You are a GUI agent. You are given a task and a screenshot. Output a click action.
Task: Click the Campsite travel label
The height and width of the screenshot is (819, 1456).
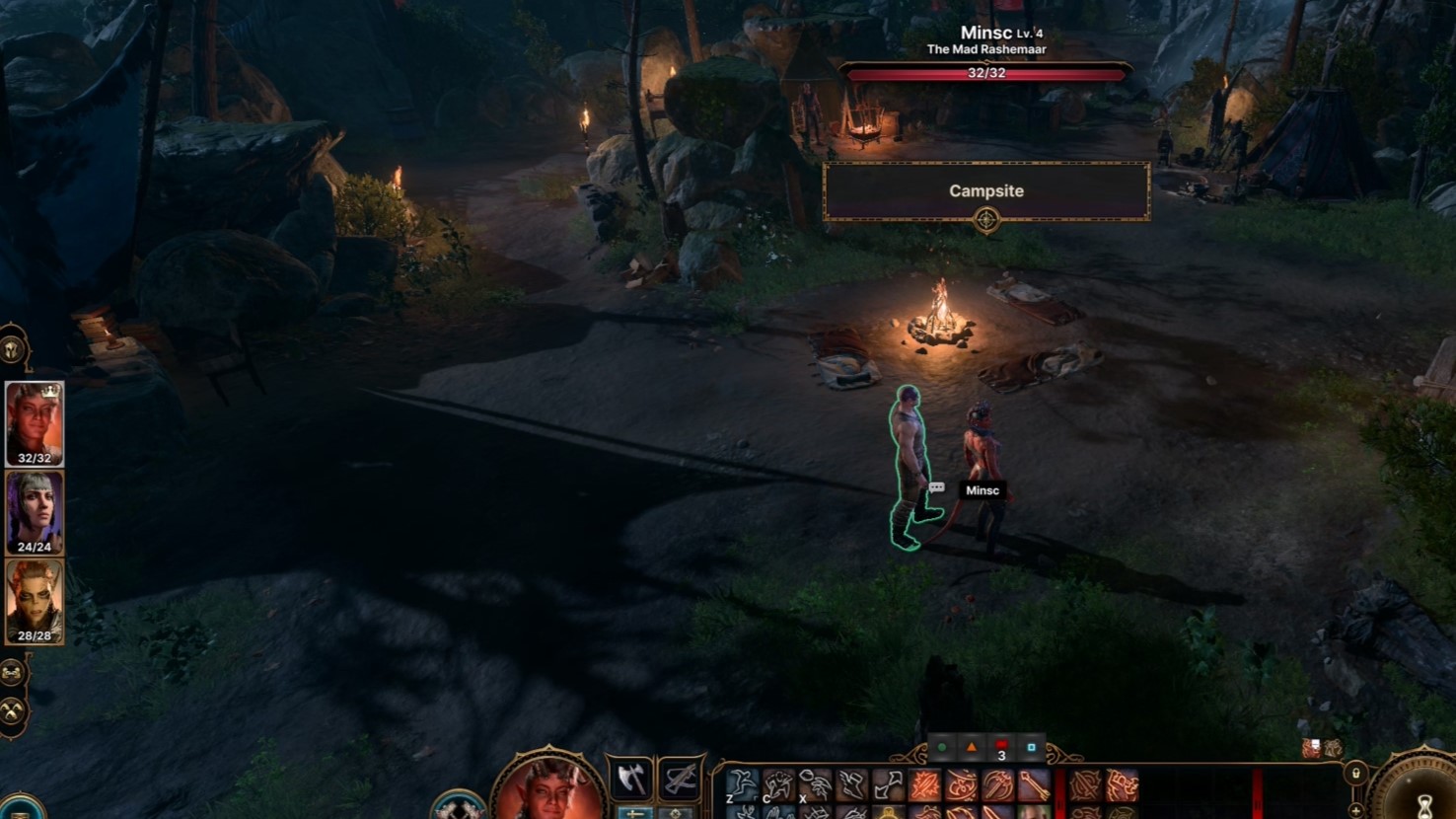(x=986, y=191)
